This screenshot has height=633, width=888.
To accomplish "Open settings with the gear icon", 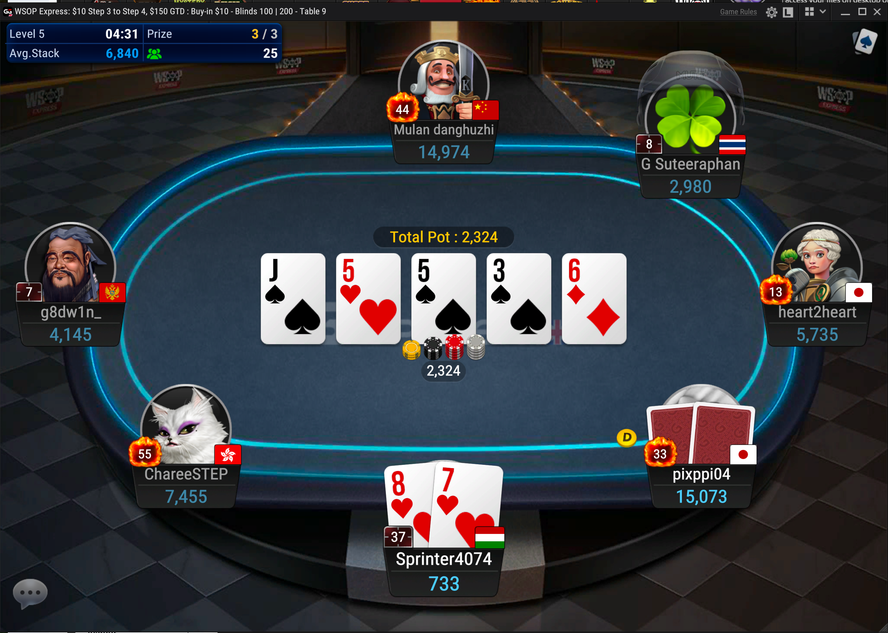I will click(x=772, y=12).
